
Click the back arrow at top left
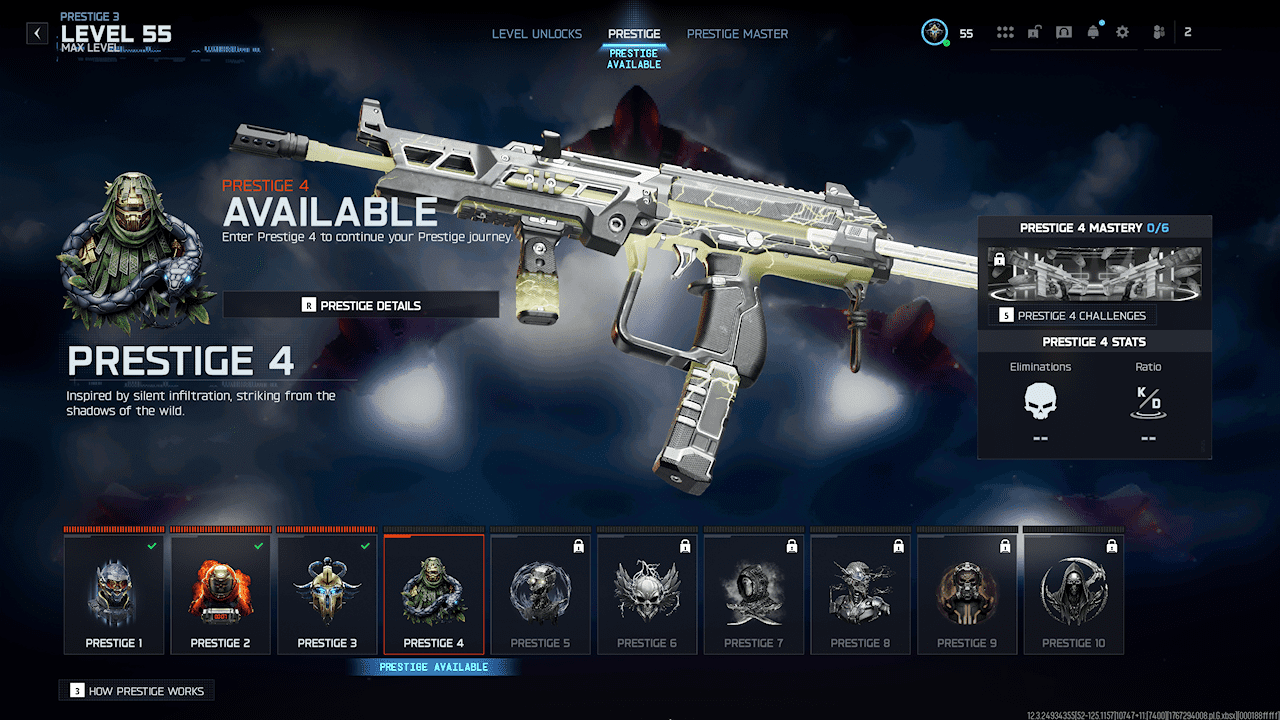[x=36, y=32]
